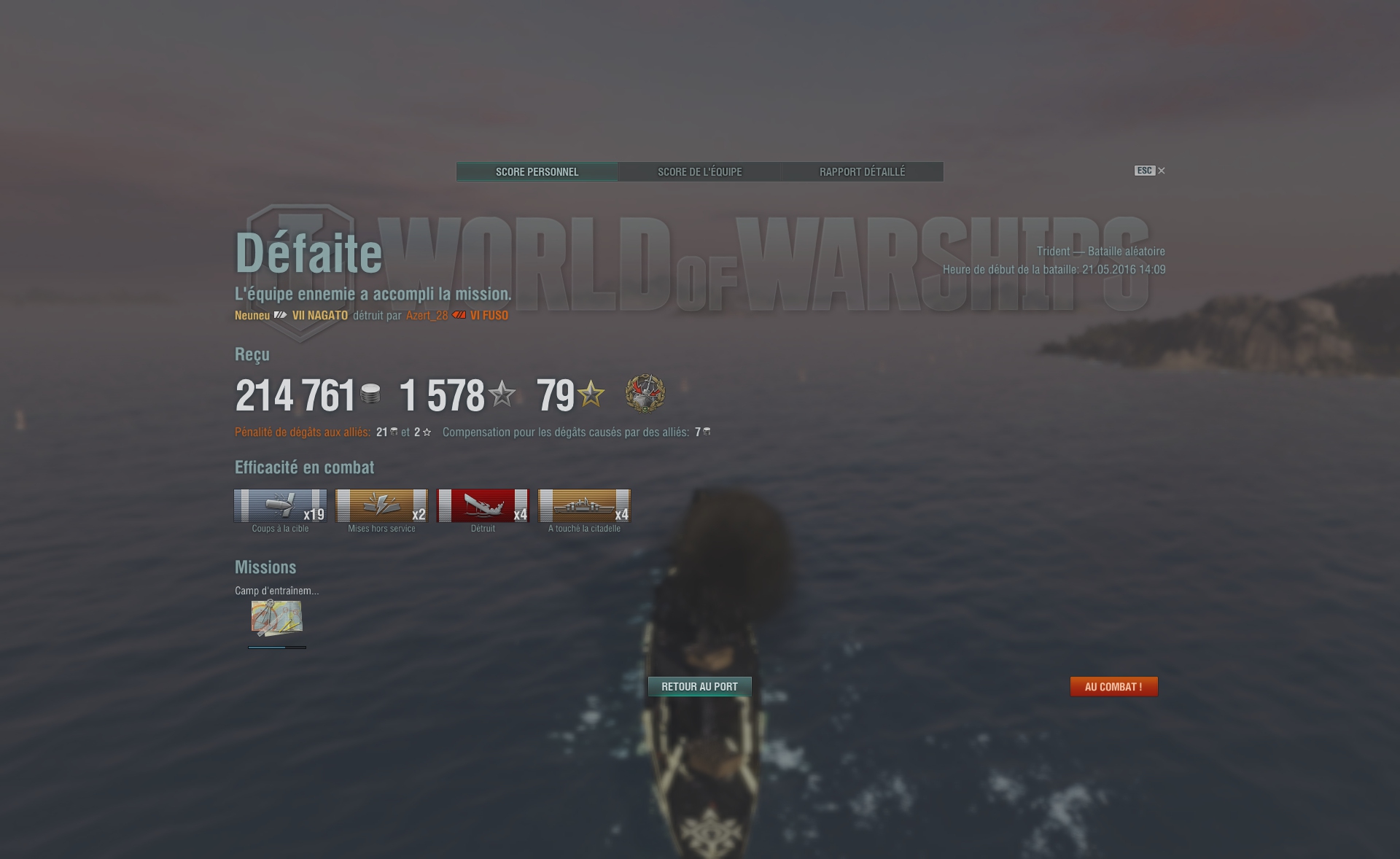Select the Mises hors service ribbon
Screen dimensions: 1400x859
coord(381,506)
